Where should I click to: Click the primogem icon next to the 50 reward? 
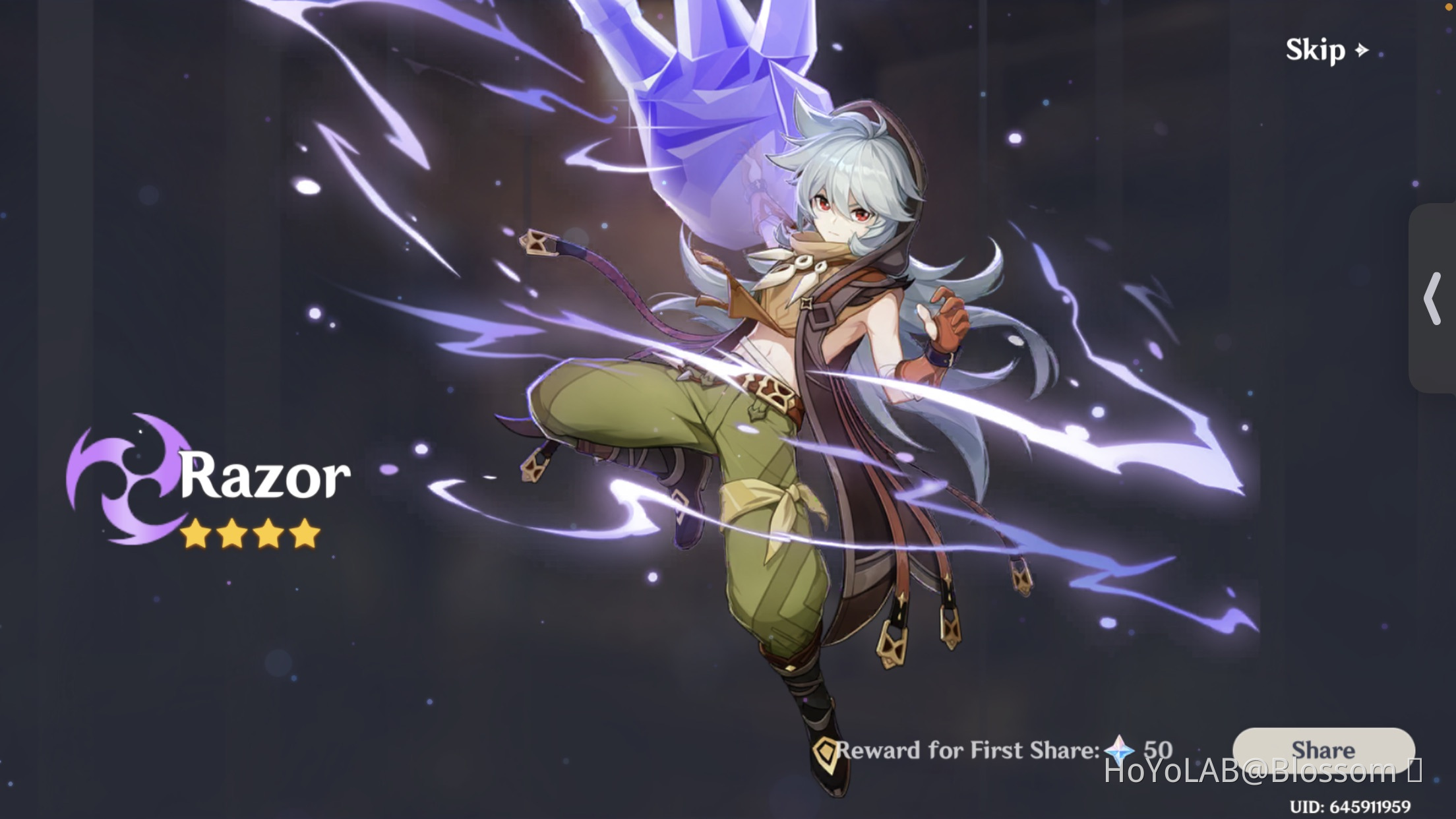tap(1121, 750)
